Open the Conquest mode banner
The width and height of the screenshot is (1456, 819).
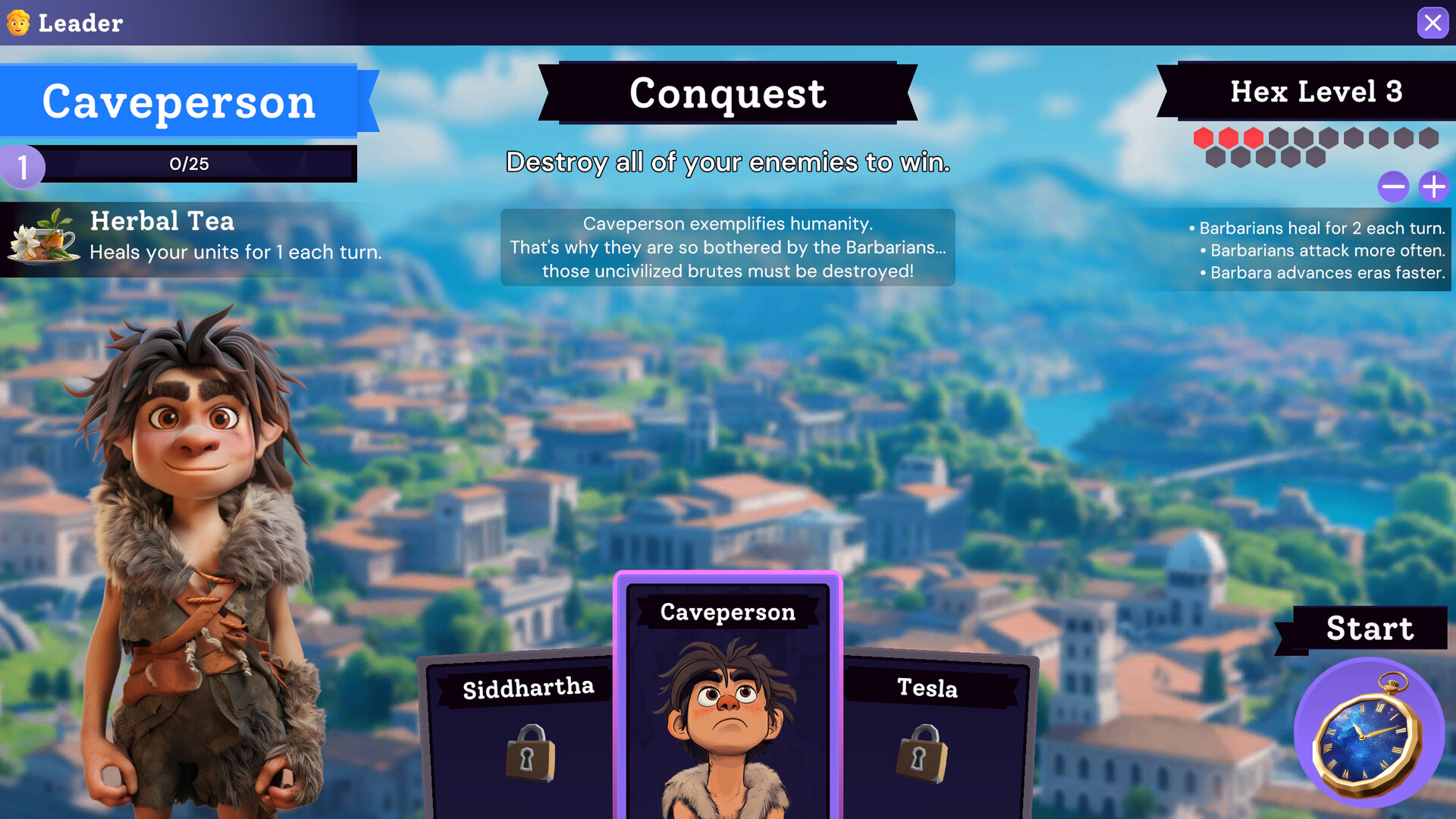(726, 93)
